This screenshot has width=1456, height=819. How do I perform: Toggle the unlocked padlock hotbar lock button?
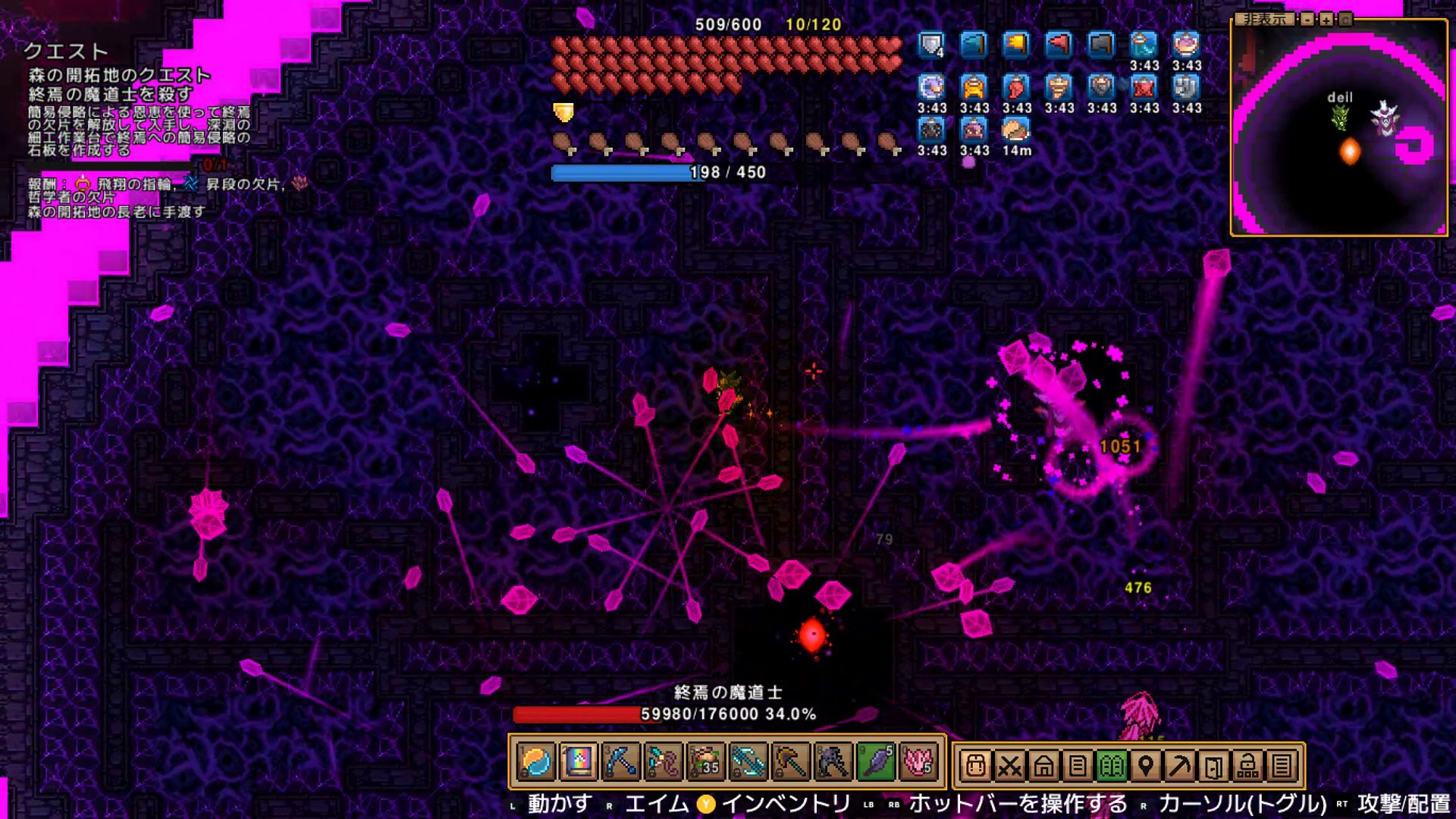(1247, 766)
